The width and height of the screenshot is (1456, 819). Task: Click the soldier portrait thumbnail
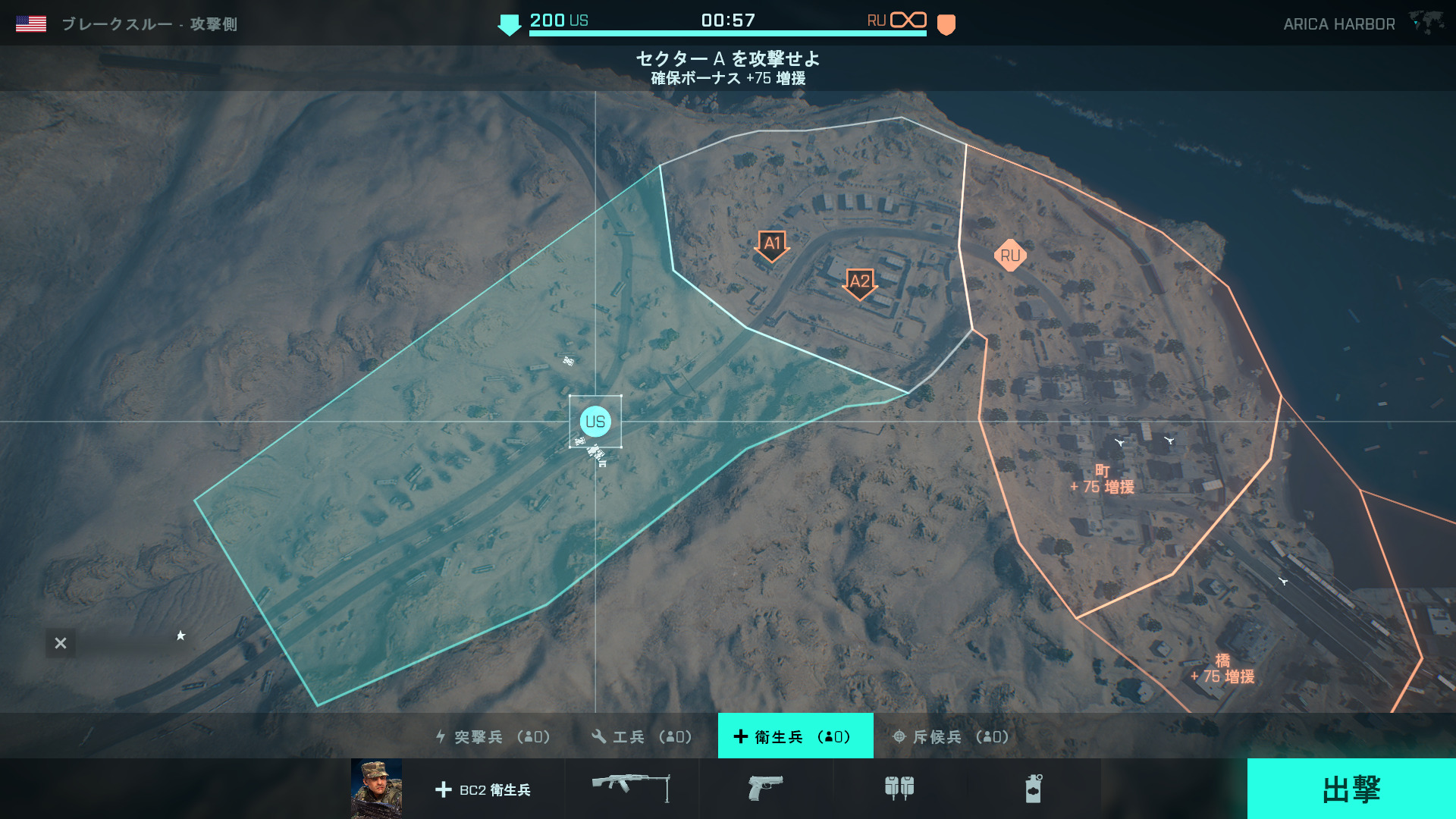(x=377, y=789)
